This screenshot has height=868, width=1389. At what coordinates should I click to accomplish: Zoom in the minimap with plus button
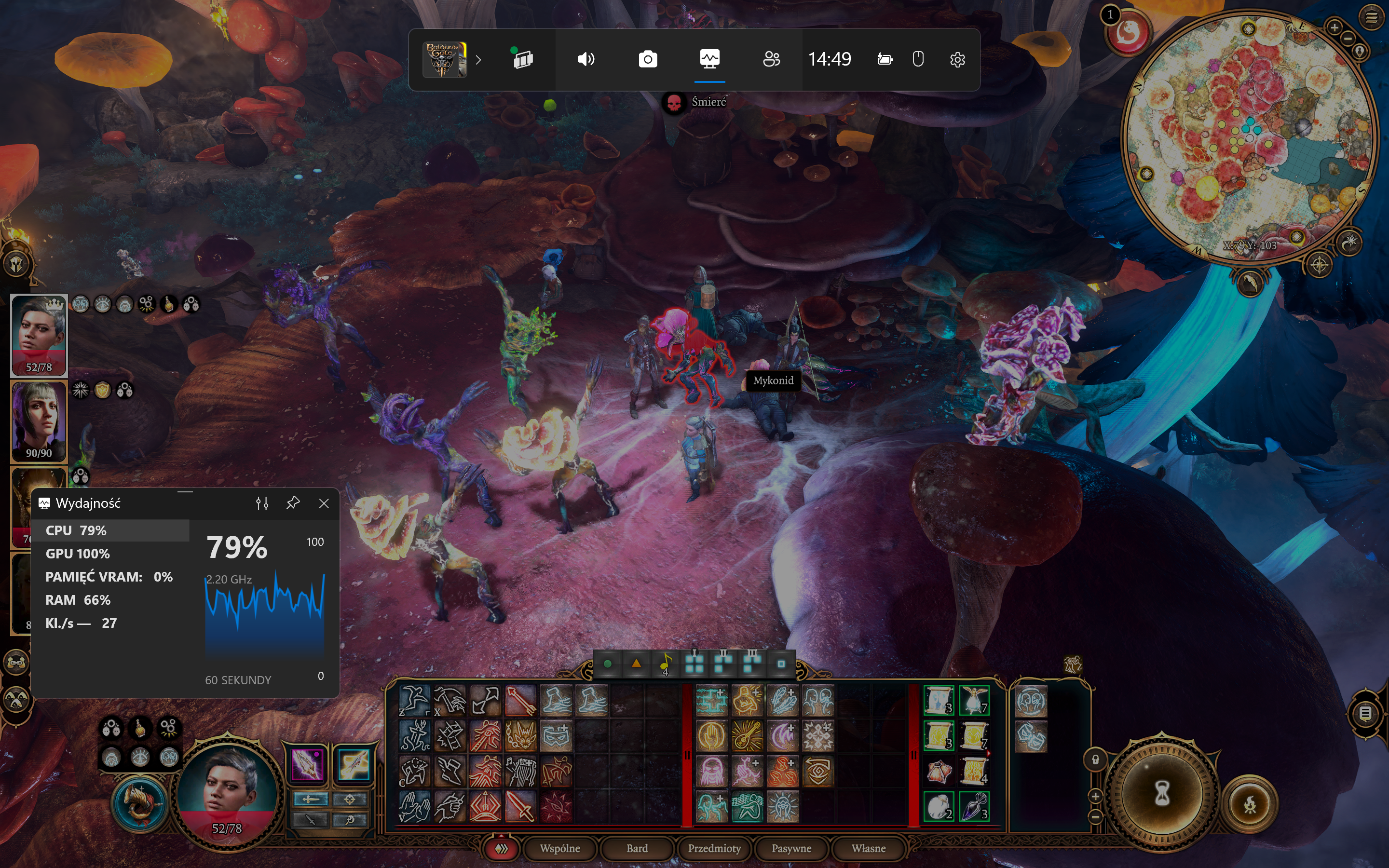tap(1334, 27)
